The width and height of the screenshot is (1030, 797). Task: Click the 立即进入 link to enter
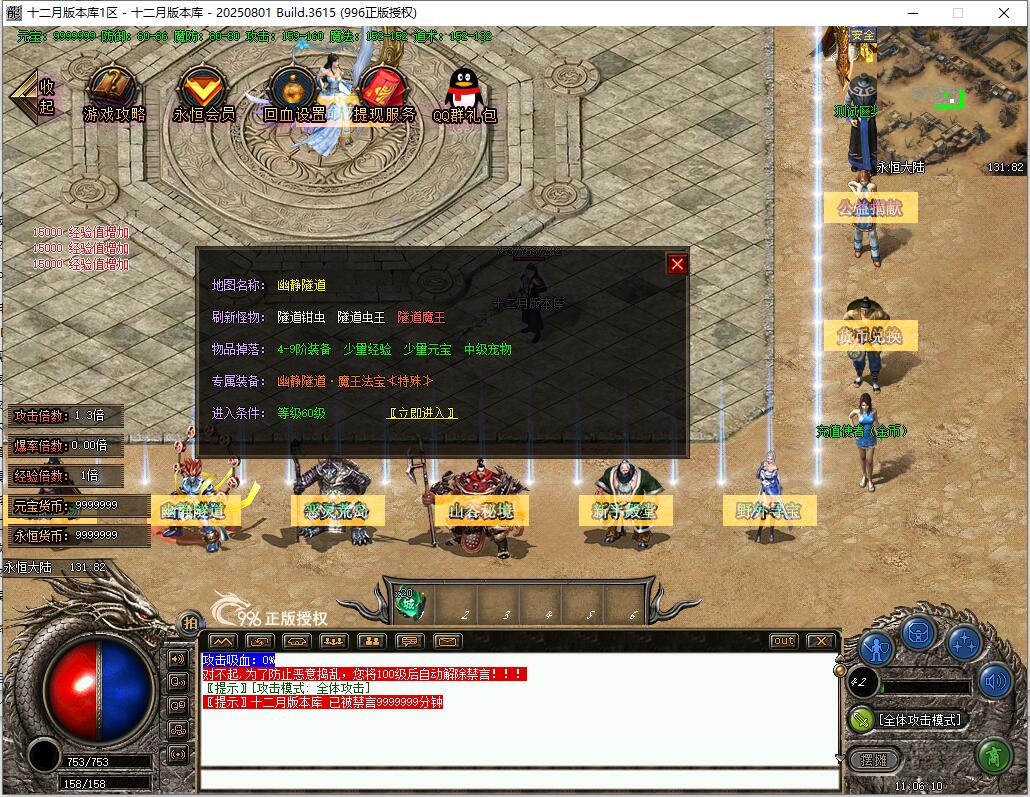(x=422, y=413)
